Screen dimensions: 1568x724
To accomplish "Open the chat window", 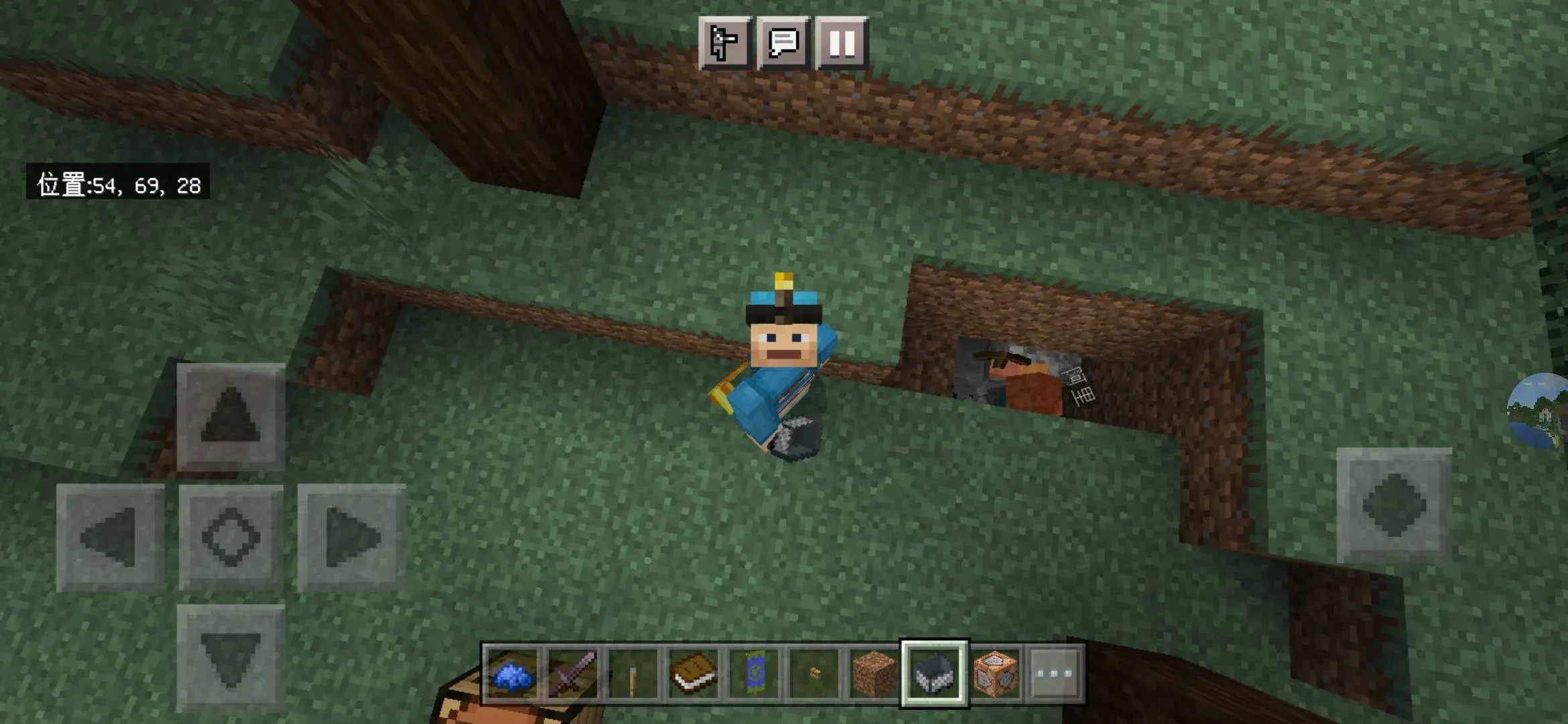I will point(783,44).
